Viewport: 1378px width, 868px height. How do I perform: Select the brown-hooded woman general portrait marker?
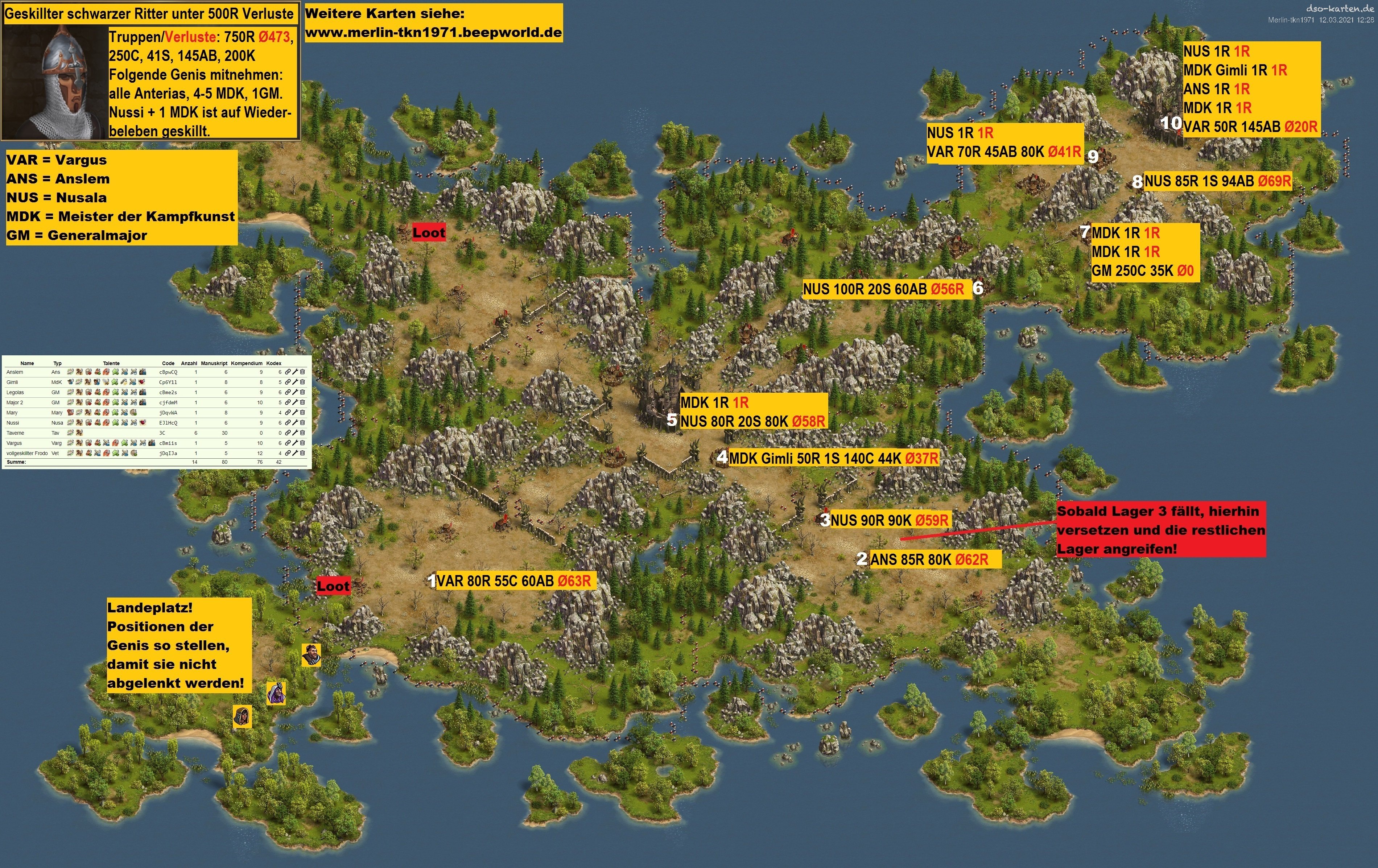pos(242,716)
